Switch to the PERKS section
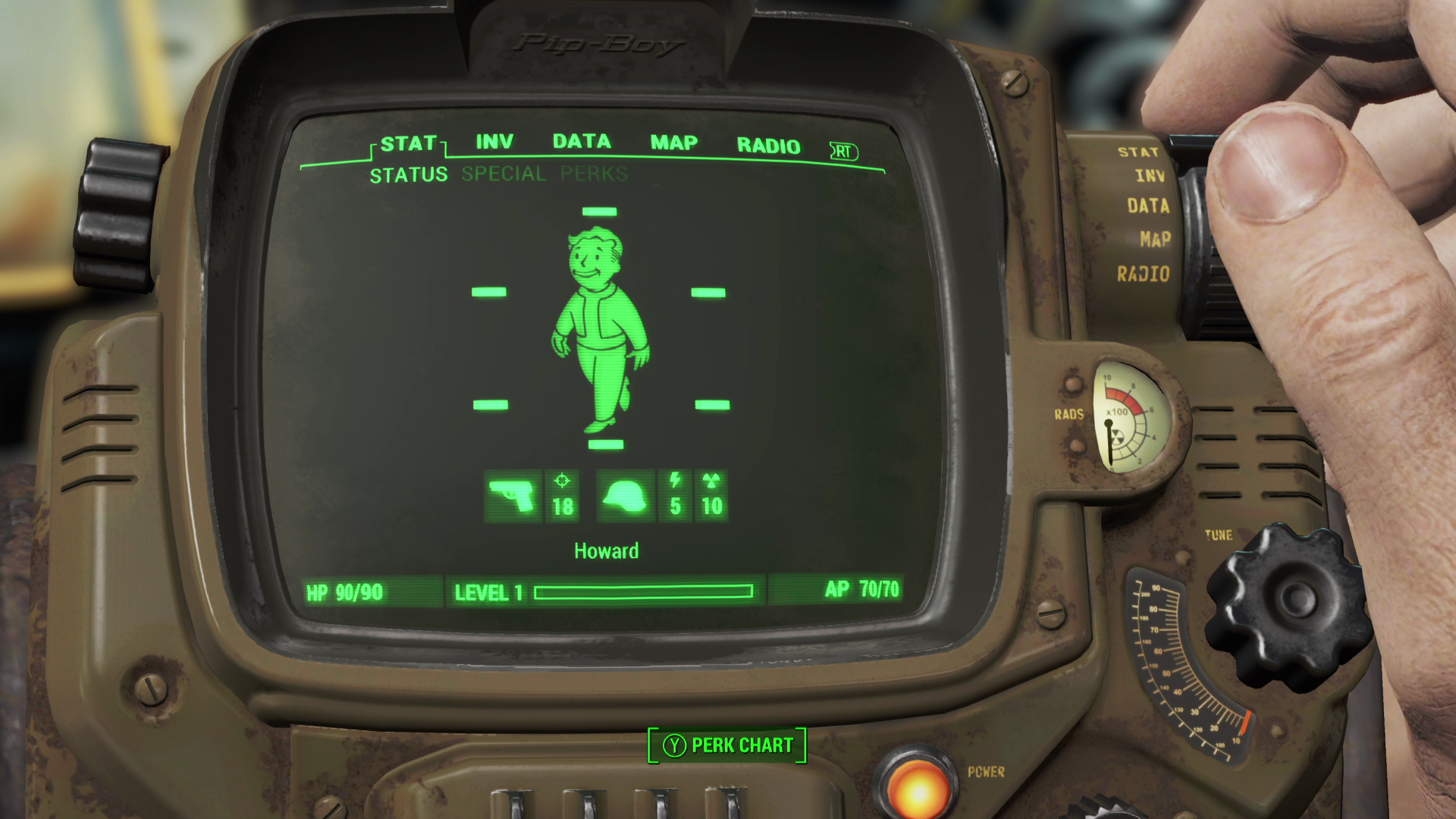The height and width of the screenshot is (819, 1456). (592, 174)
